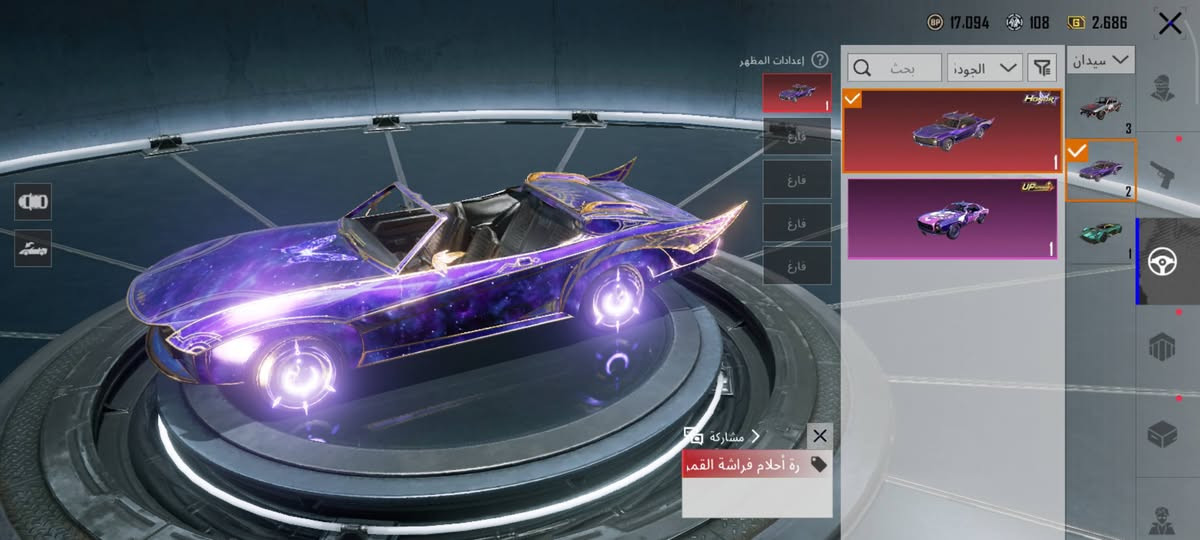This screenshot has height=540, width=1200.
Task: Close the garage screen with the X
Action: pos(1169,24)
